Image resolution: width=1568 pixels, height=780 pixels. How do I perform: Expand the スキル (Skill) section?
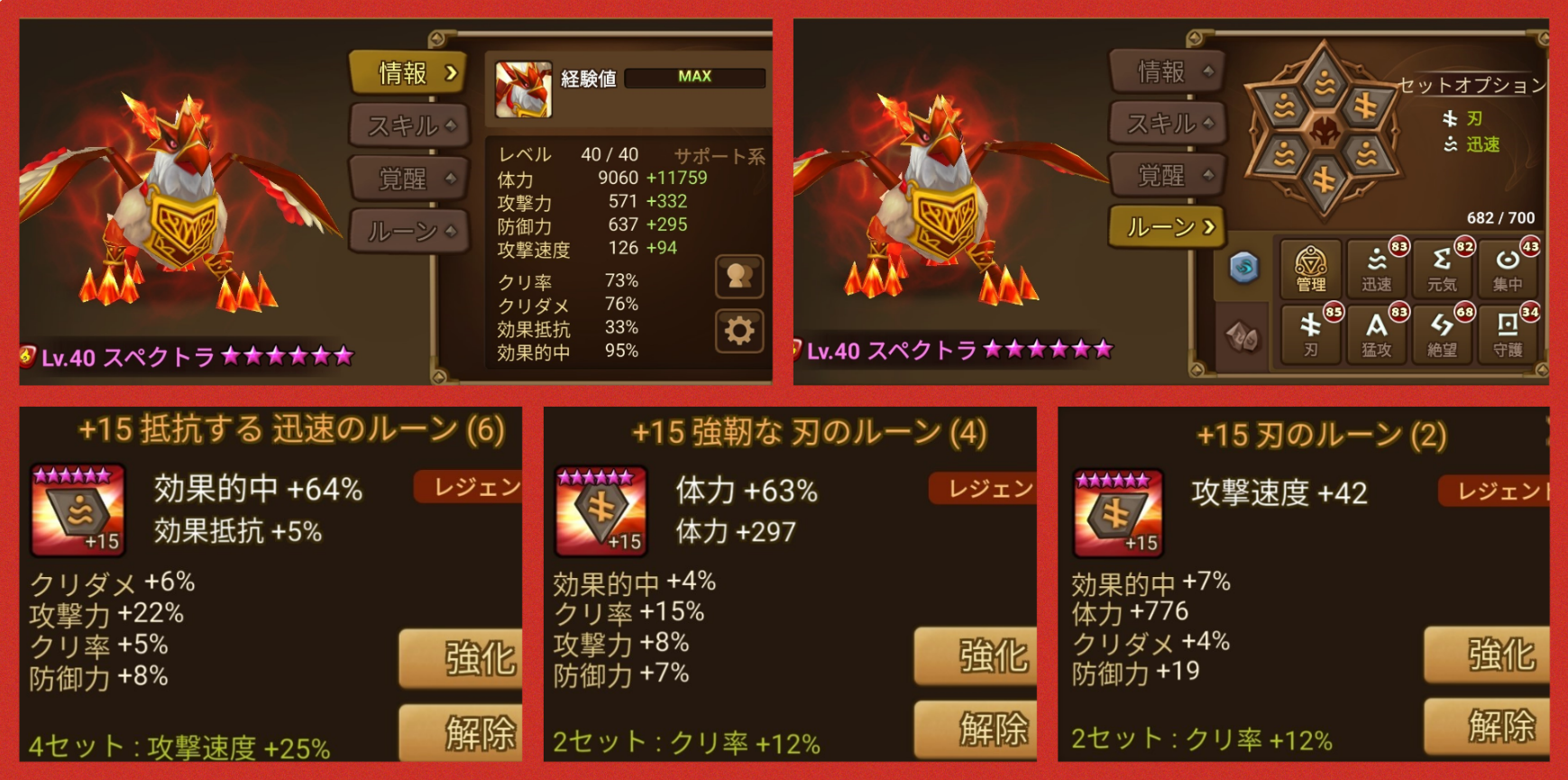click(x=408, y=126)
